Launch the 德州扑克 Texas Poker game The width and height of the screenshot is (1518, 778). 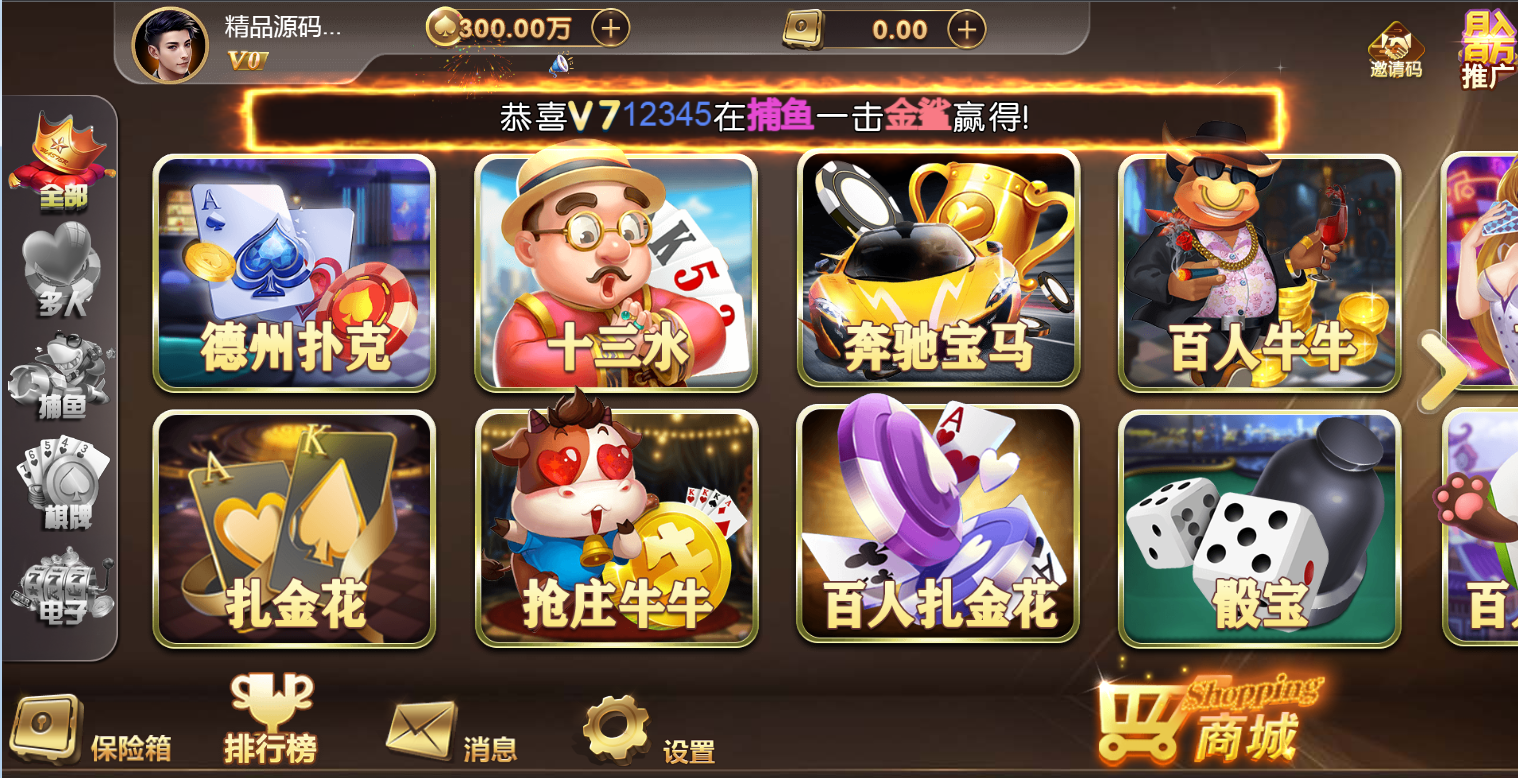(x=293, y=273)
